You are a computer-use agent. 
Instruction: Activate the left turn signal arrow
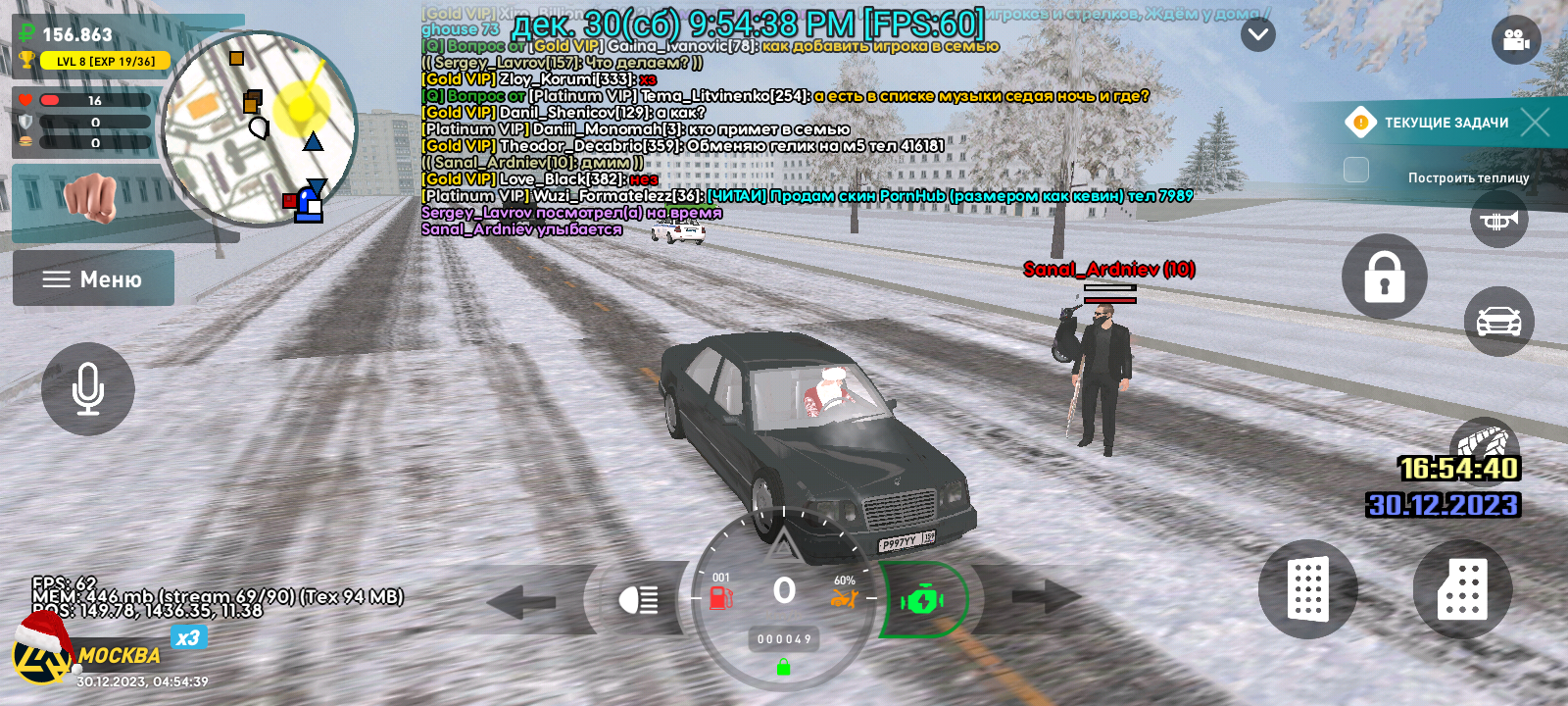[x=520, y=600]
